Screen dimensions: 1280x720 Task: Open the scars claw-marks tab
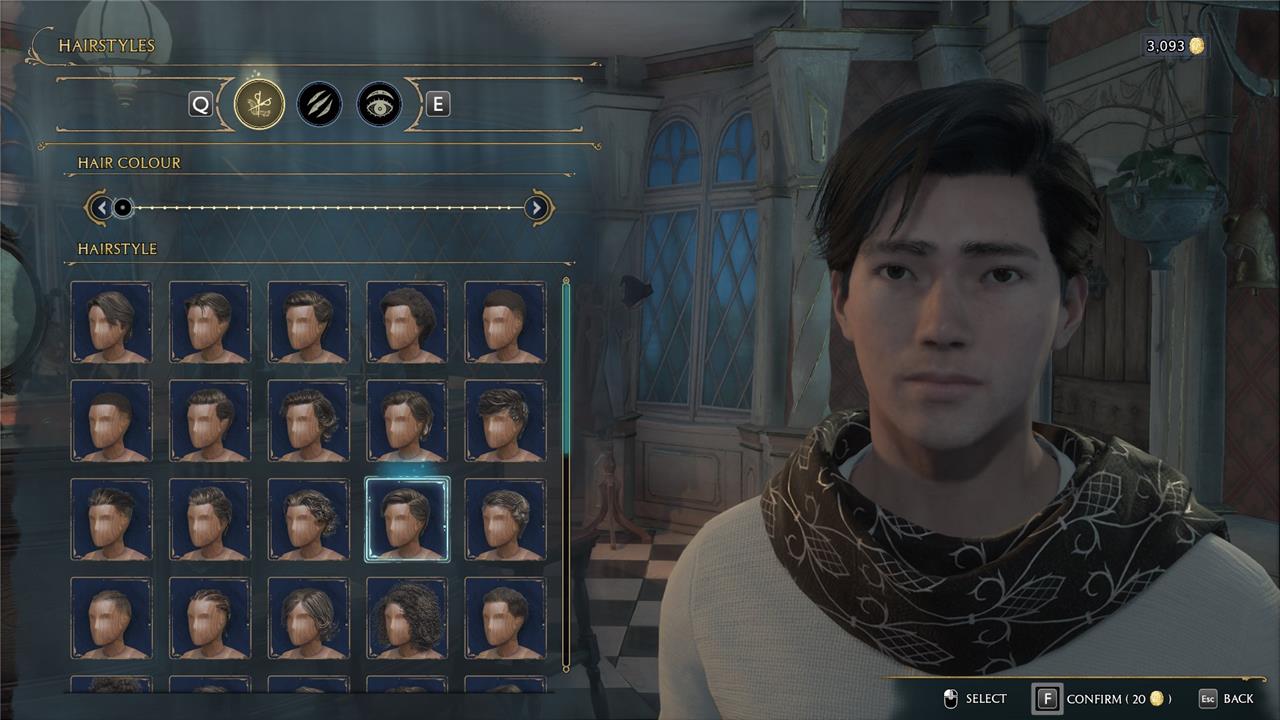click(x=319, y=104)
